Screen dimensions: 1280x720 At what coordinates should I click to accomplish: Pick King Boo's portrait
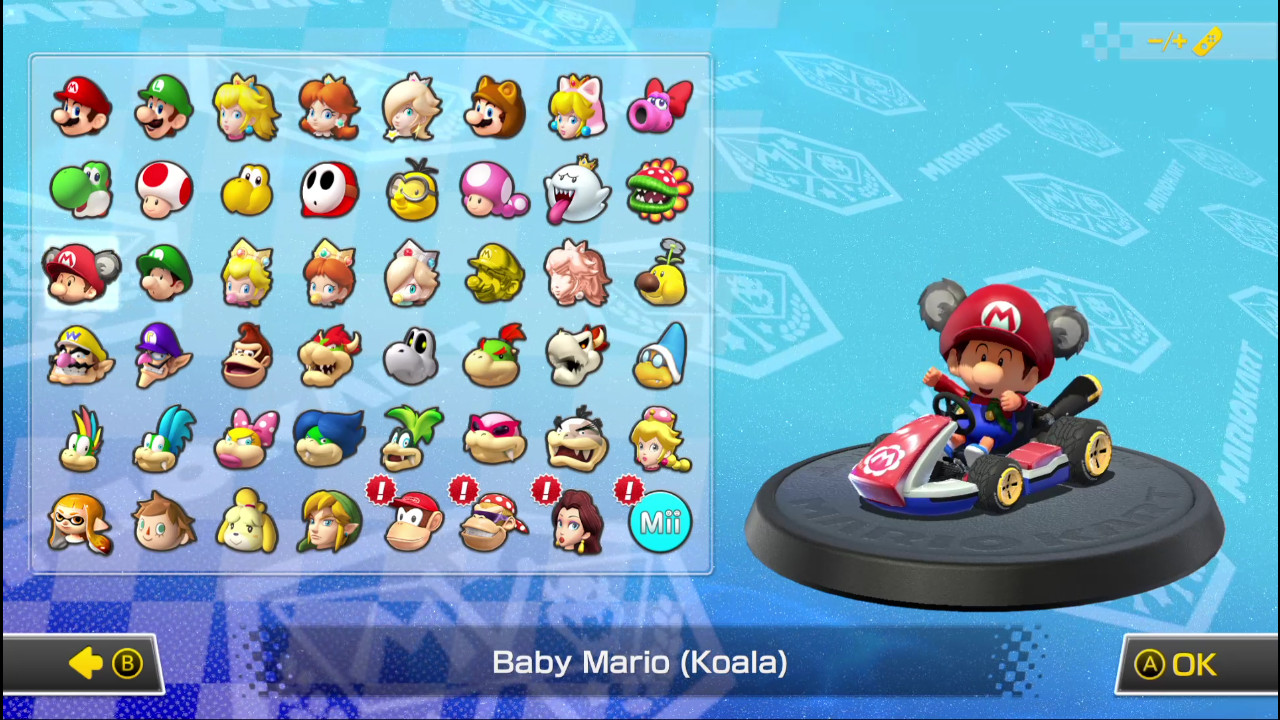578,190
